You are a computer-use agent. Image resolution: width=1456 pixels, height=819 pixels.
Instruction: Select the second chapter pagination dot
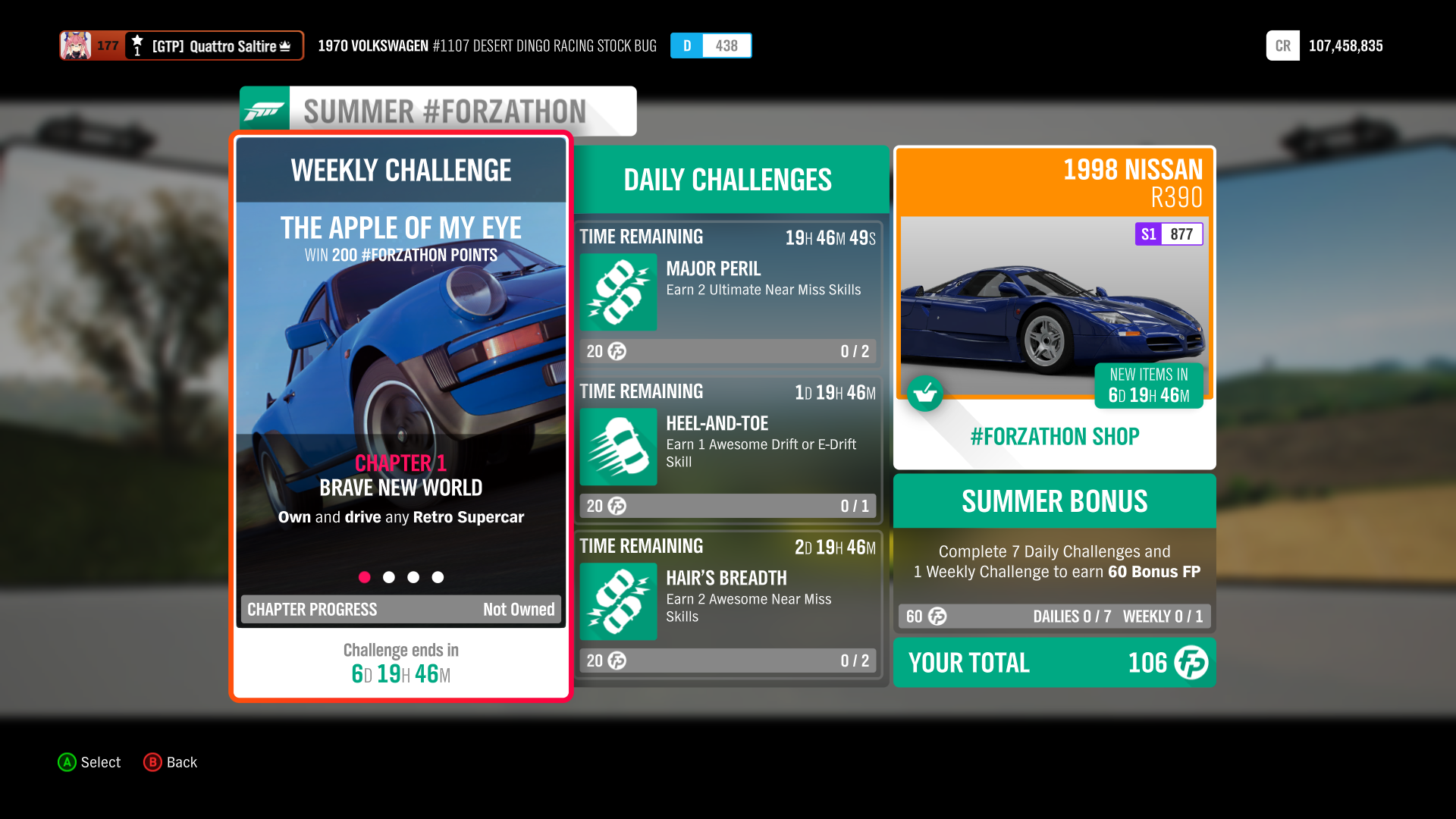click(389, 577)
